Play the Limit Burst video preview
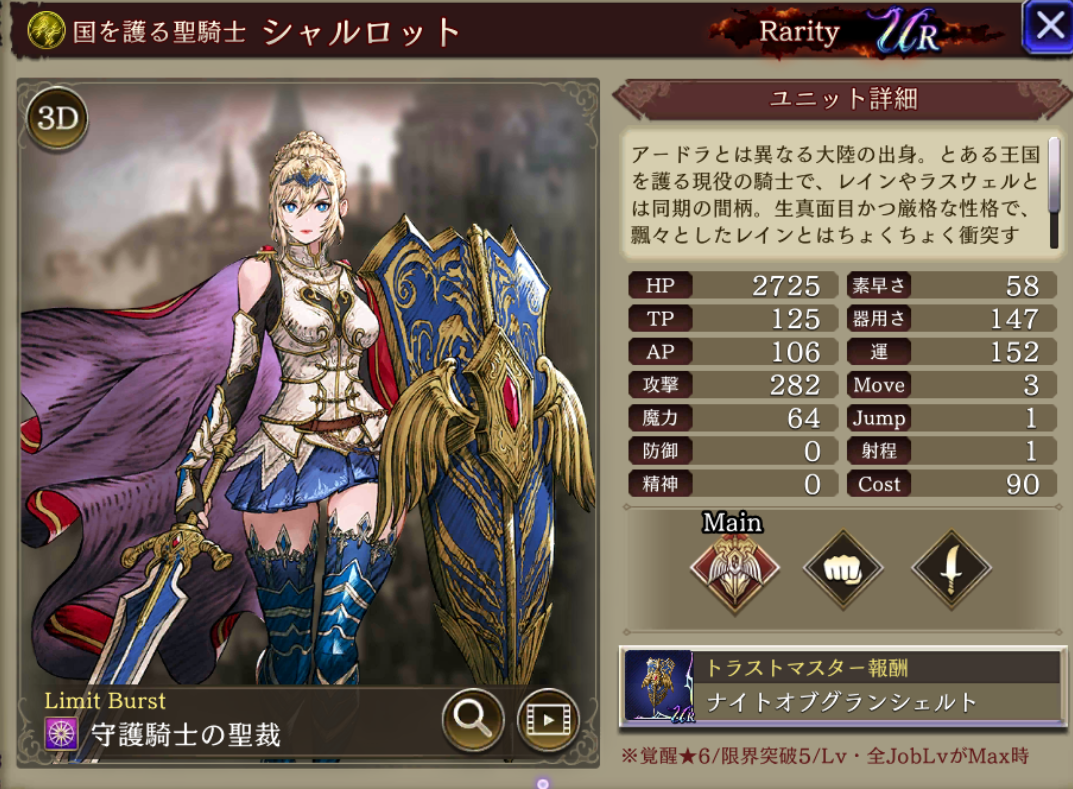Image resolution: width=1073 pixels, height=789 pixels. (x=547, y=716)
